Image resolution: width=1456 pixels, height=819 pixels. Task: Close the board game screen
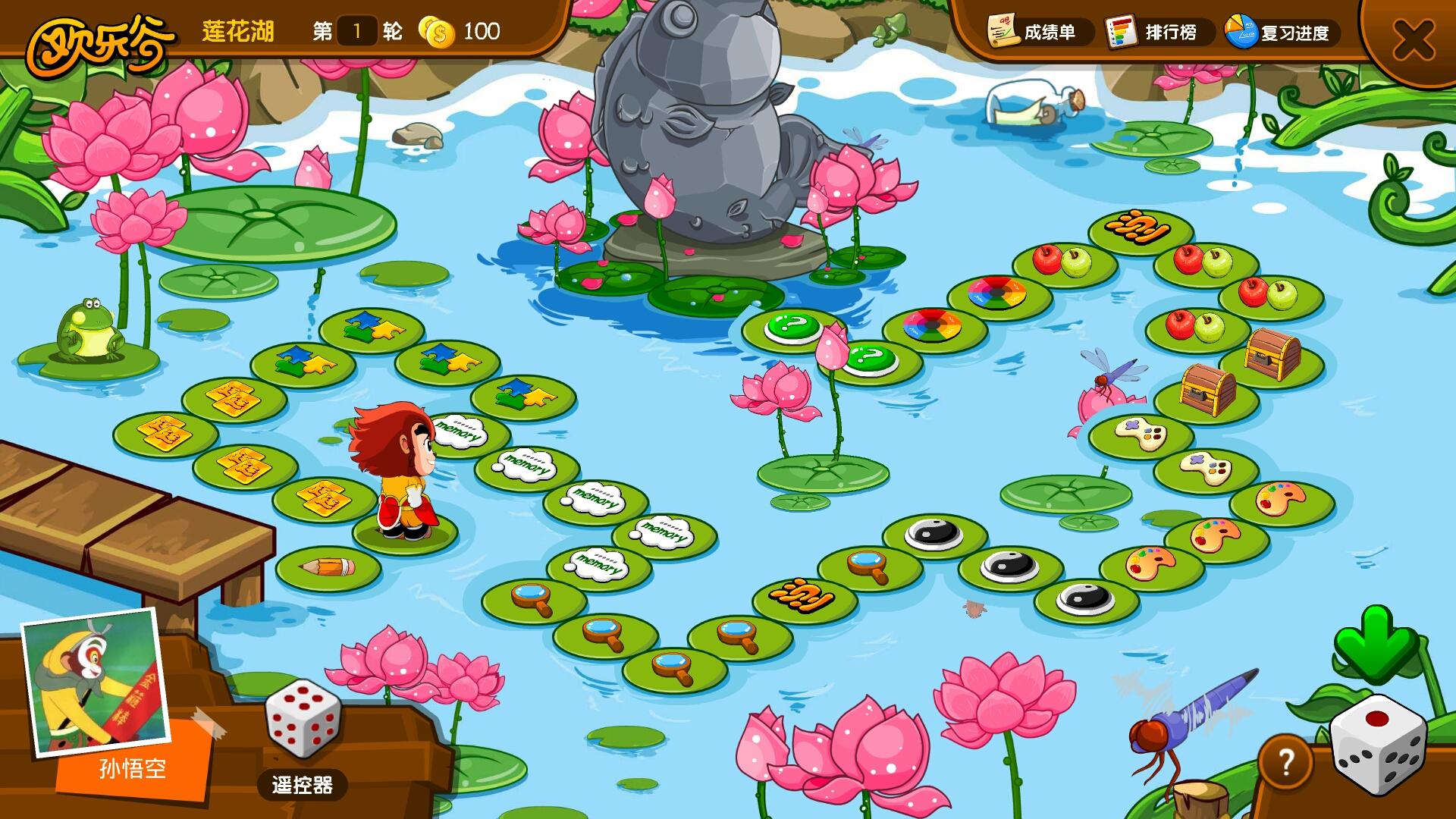[x=1413, y=39]
